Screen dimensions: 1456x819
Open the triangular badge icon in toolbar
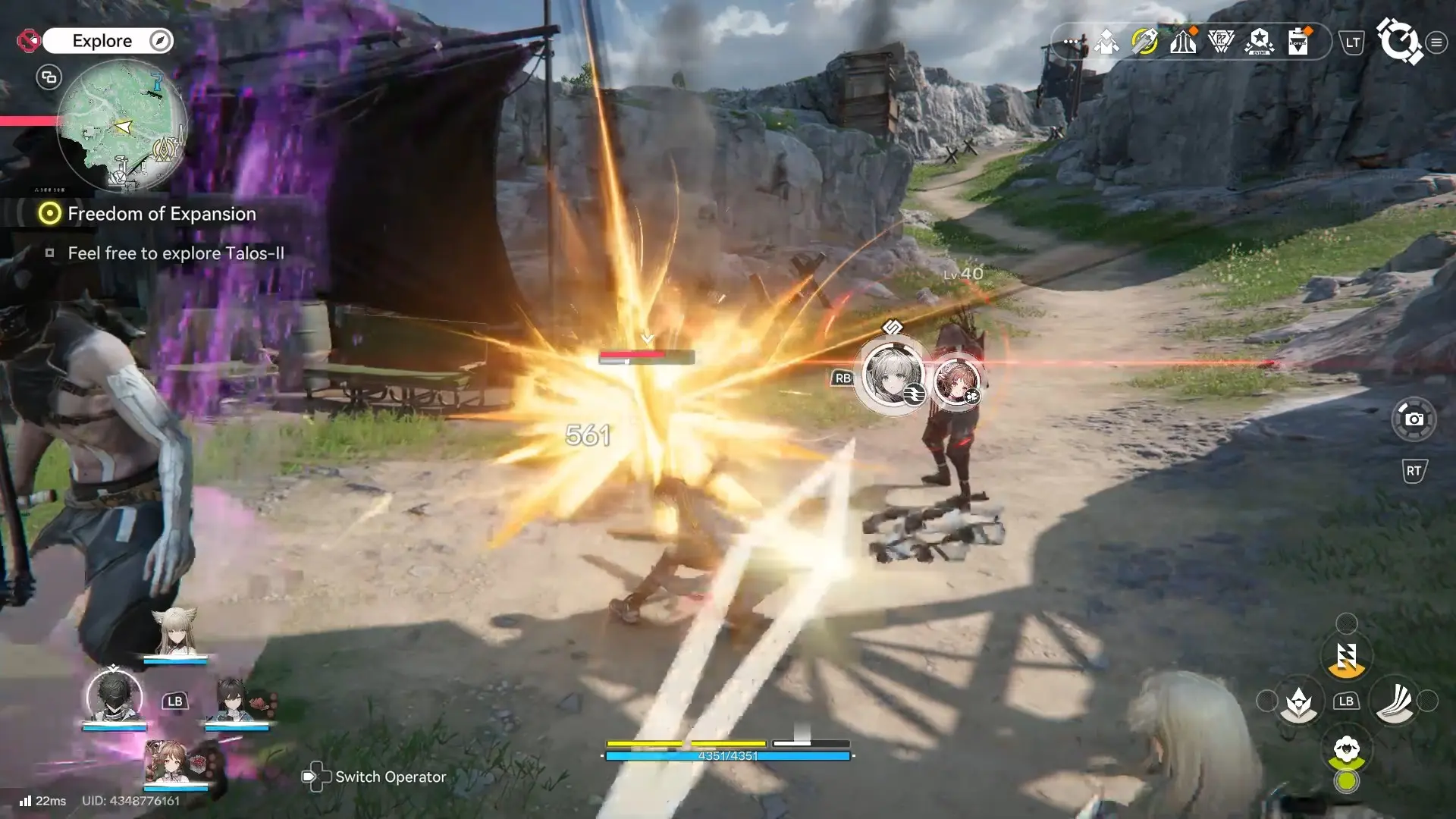point(1221,42)
